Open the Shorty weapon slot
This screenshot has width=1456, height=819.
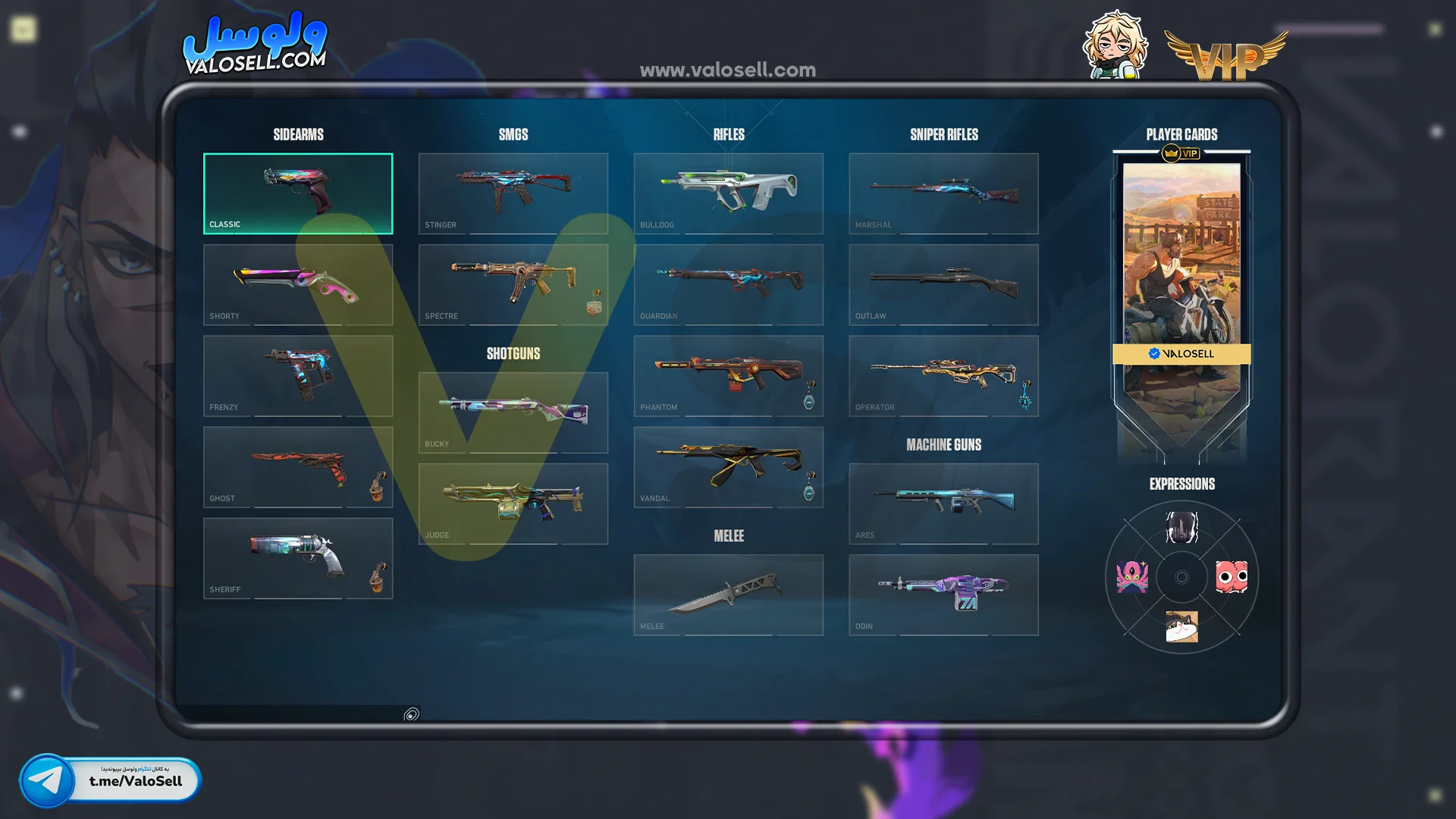(298, 284)
